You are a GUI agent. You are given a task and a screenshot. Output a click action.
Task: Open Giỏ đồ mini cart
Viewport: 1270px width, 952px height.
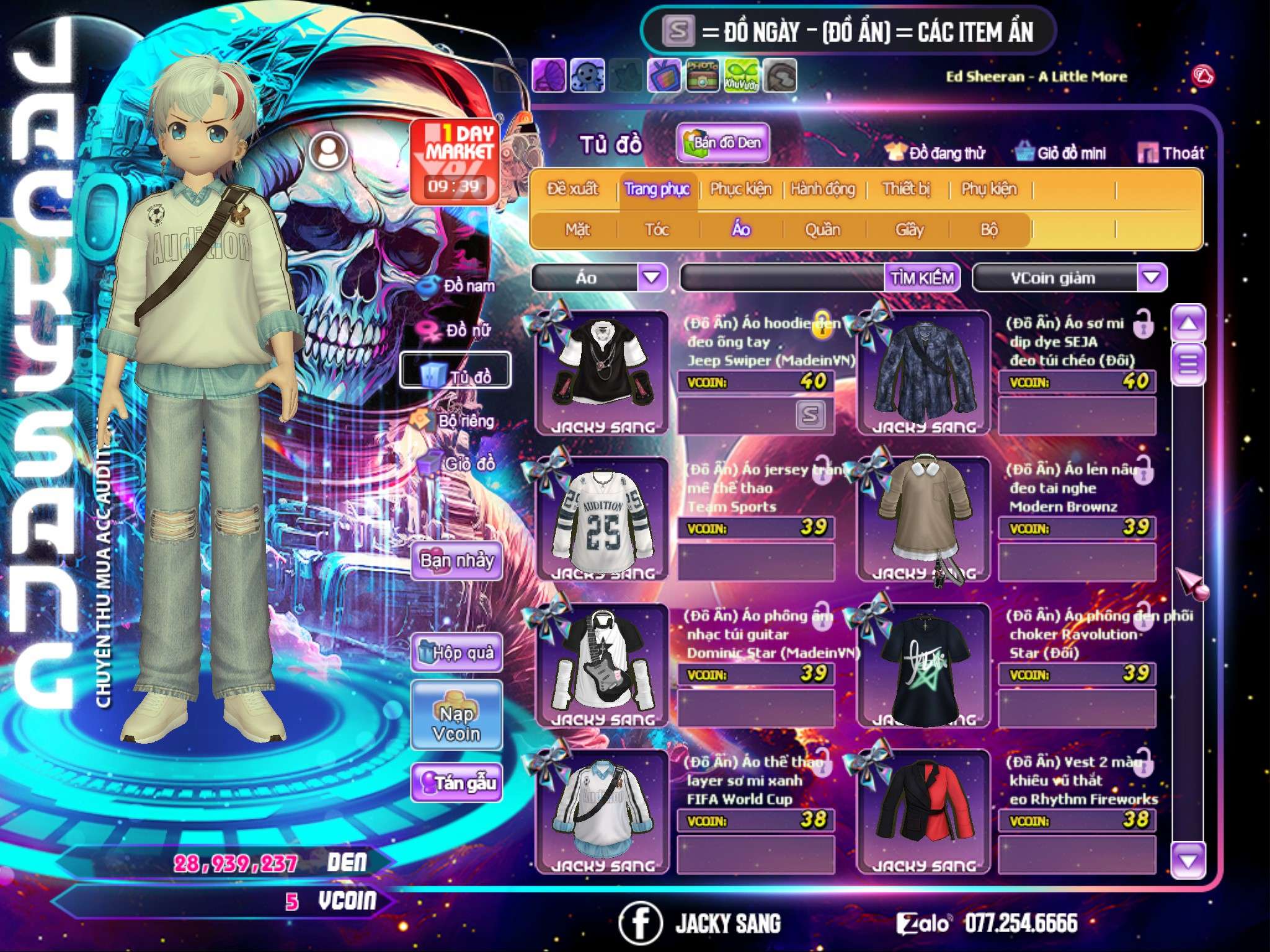click(x=1061, y=153)
